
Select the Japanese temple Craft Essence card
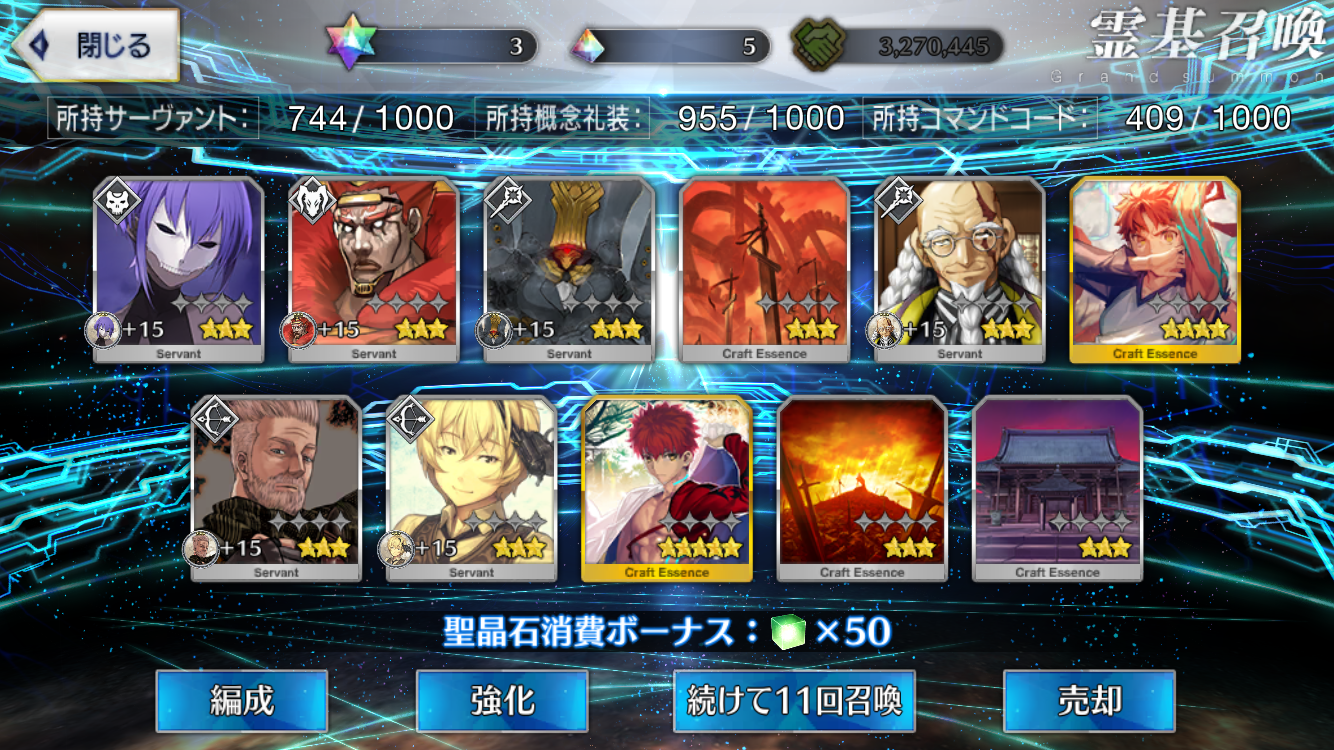click(1057, 488)
